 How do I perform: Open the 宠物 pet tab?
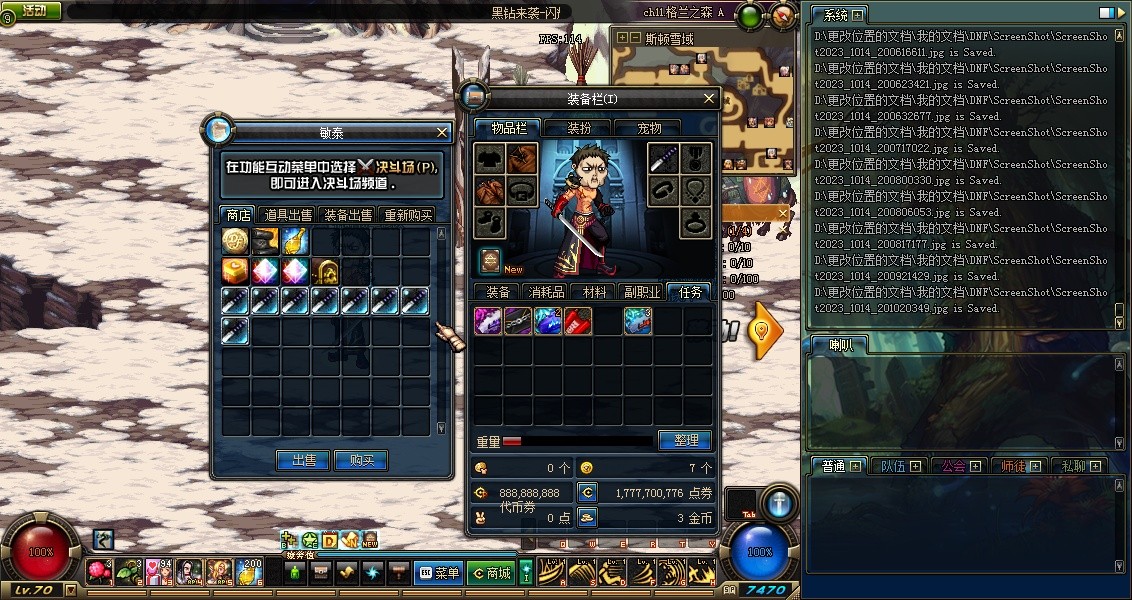(x=650, y=128)
